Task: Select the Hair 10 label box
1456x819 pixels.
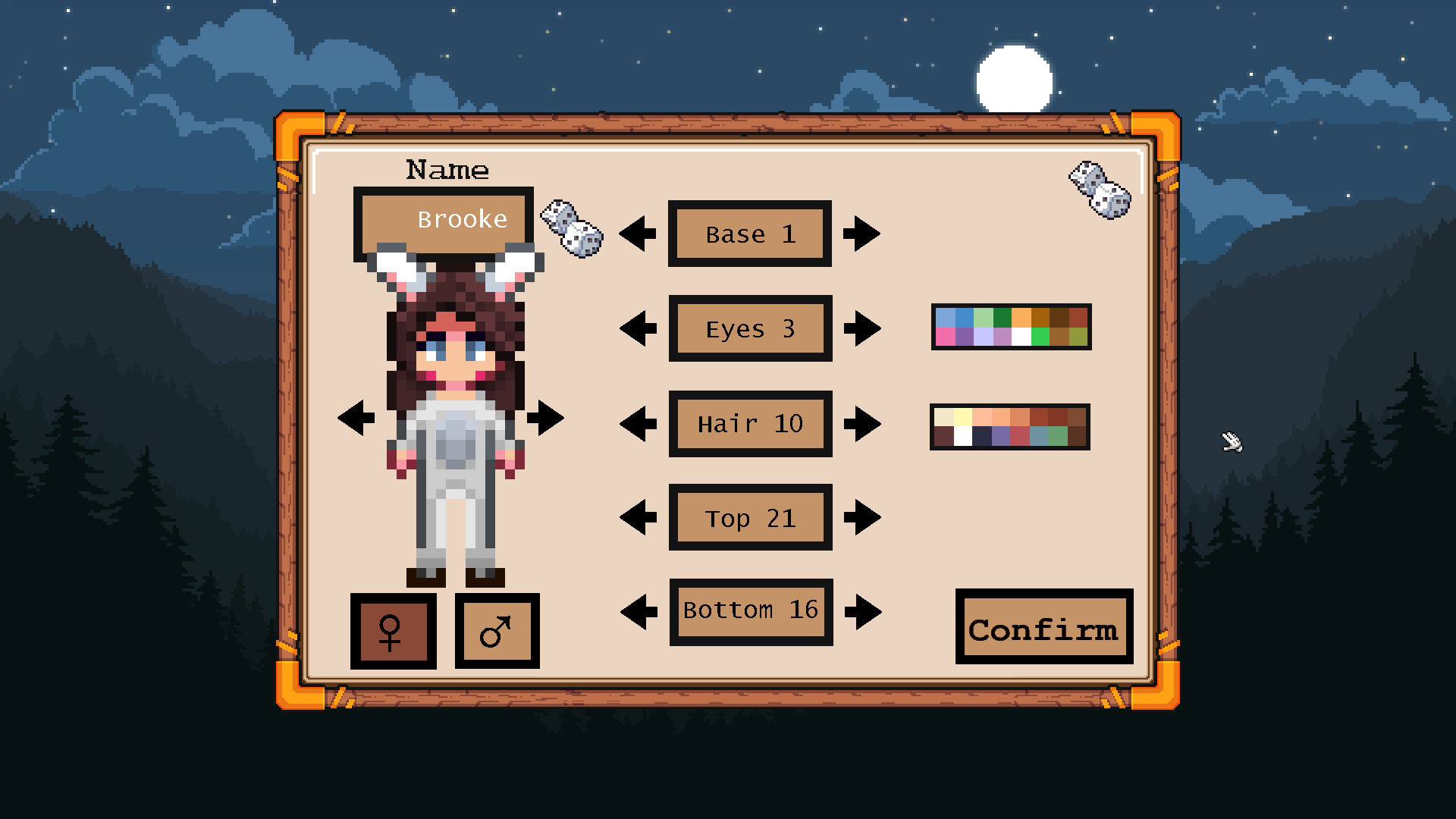Action: [749, 423]
